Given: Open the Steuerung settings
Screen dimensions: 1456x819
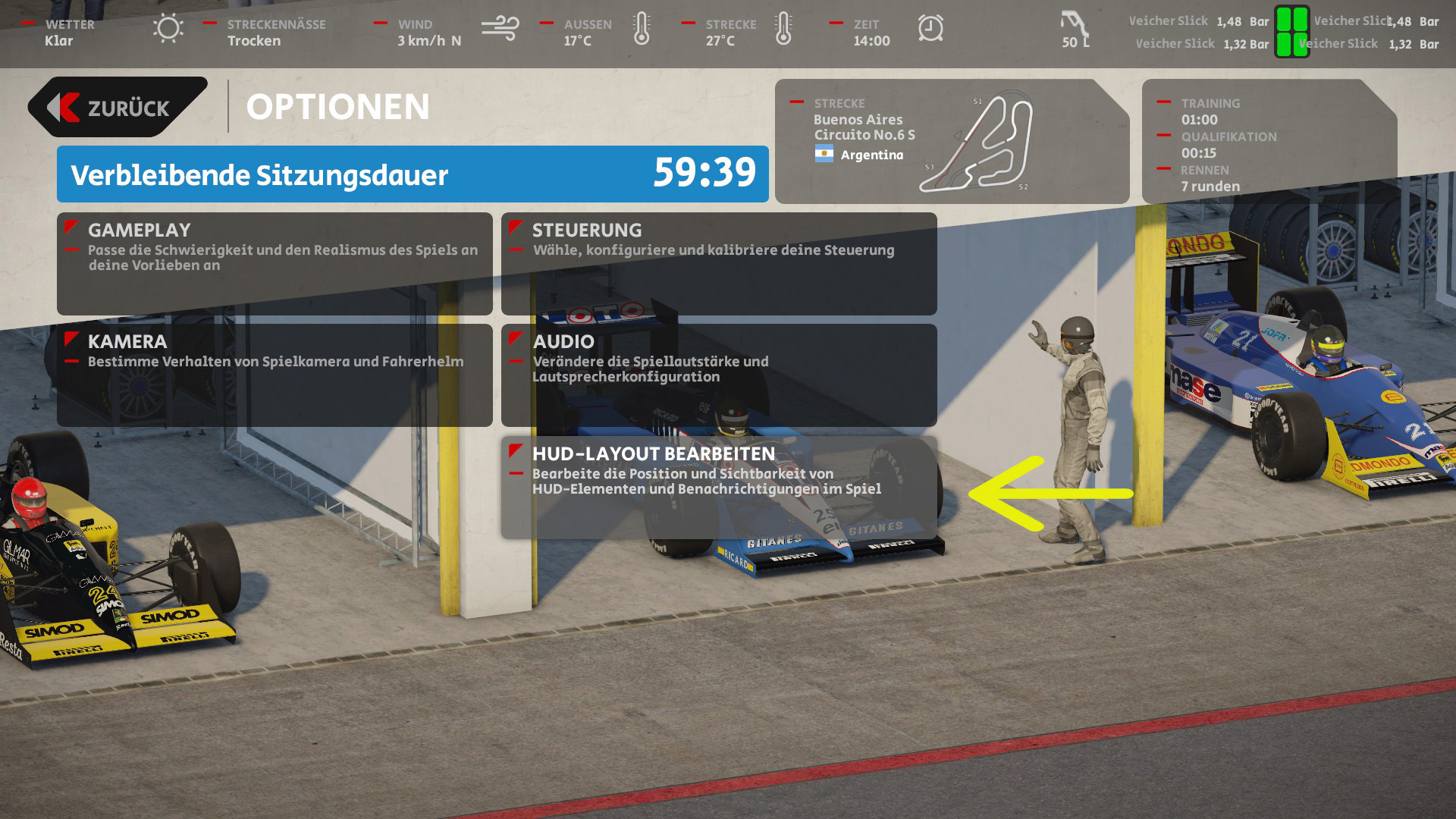Looking at the screenshot, I should pos(718,263).
